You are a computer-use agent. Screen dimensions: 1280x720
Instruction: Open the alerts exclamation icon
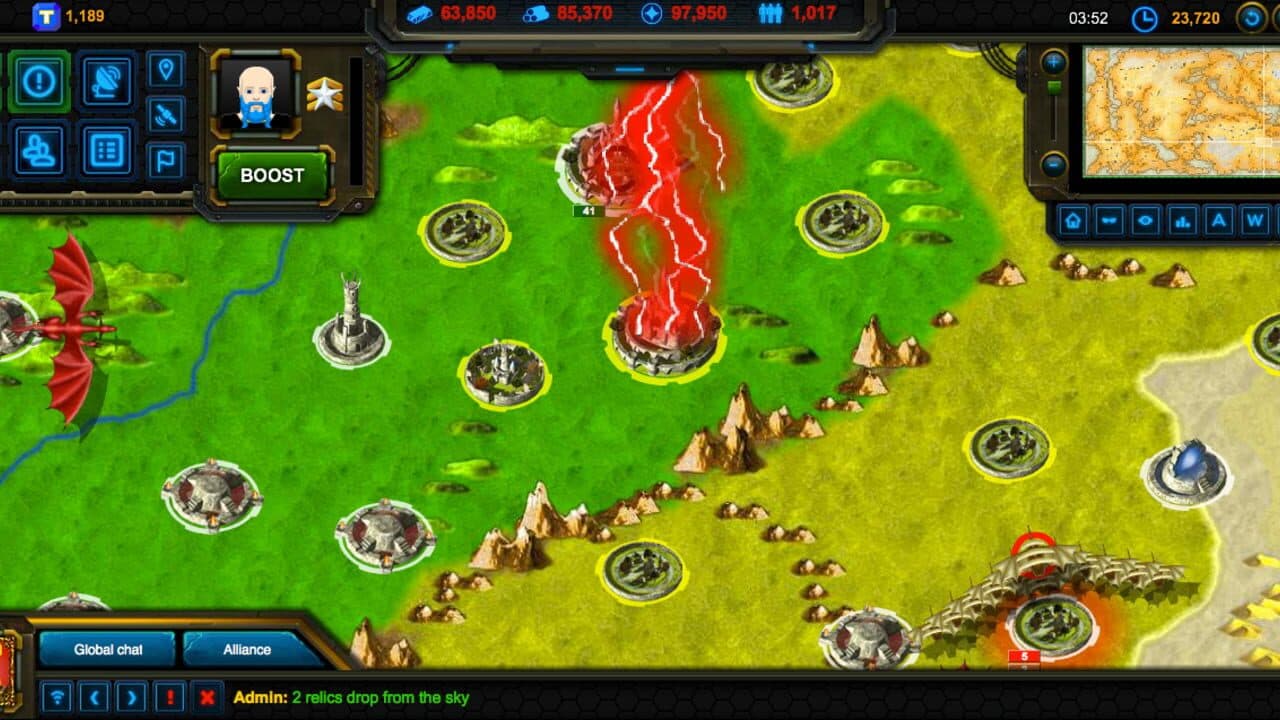[39, 82]
